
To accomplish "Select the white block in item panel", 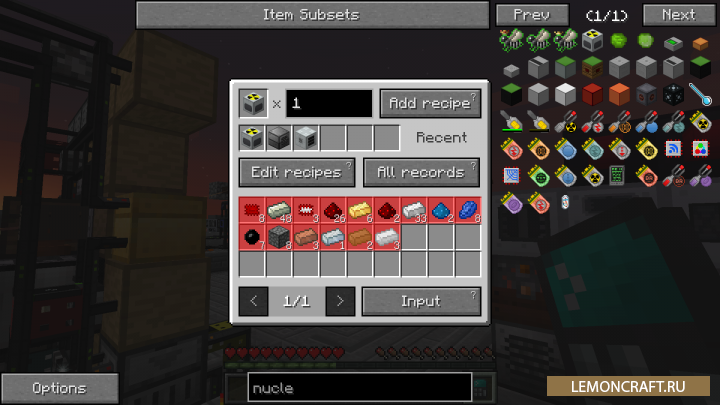I will click(x=566, y=95).
